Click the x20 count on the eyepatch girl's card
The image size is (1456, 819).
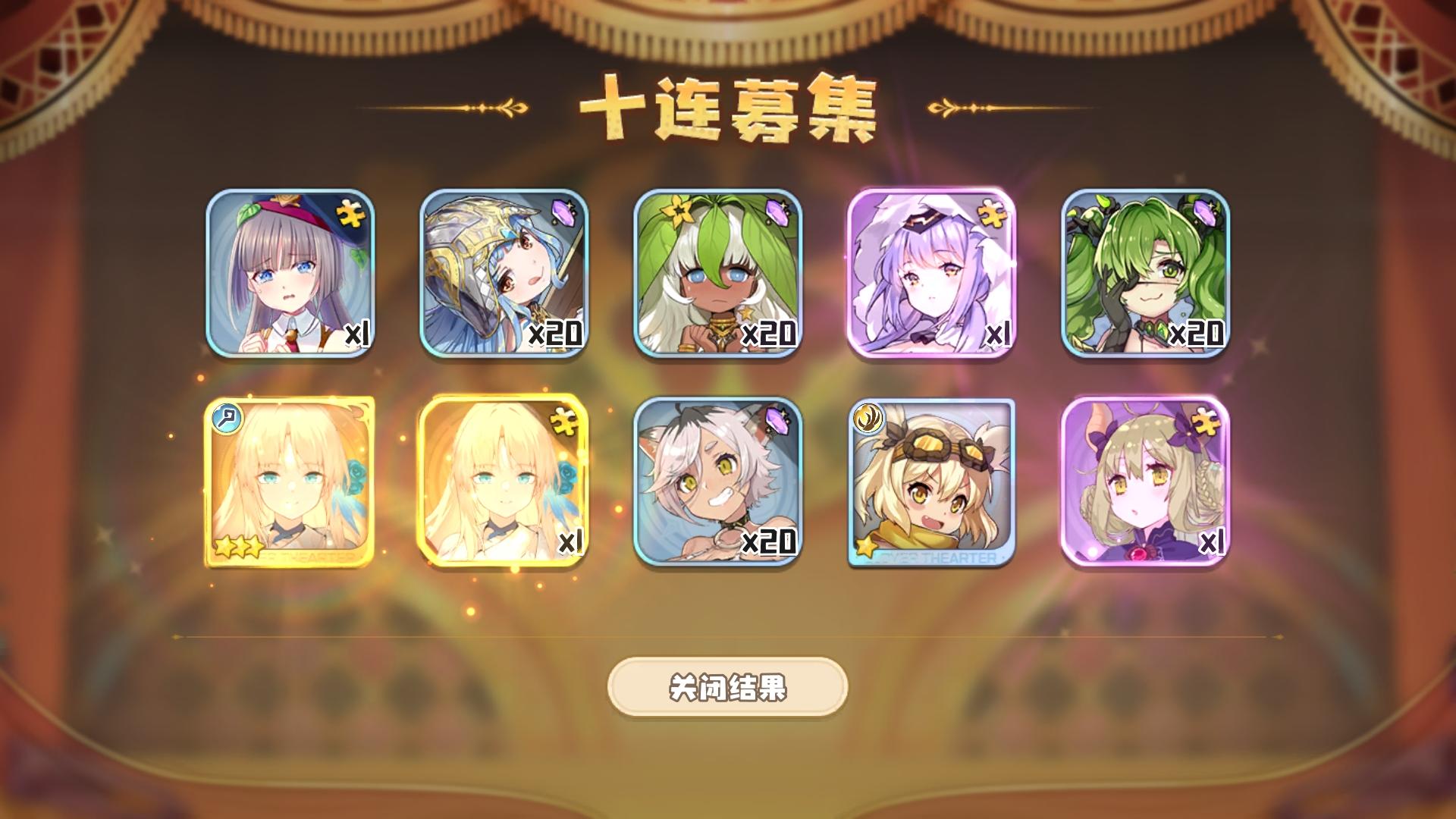coord(1196,332)
